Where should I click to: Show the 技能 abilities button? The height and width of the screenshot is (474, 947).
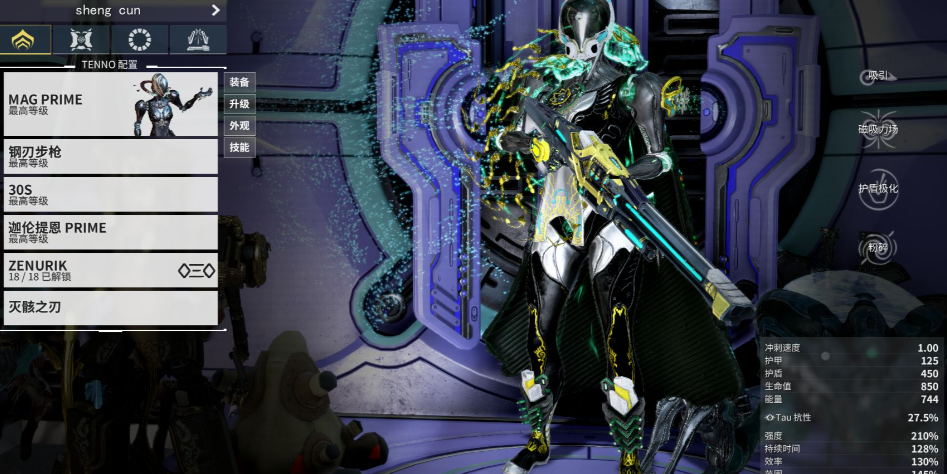point(239,148)
